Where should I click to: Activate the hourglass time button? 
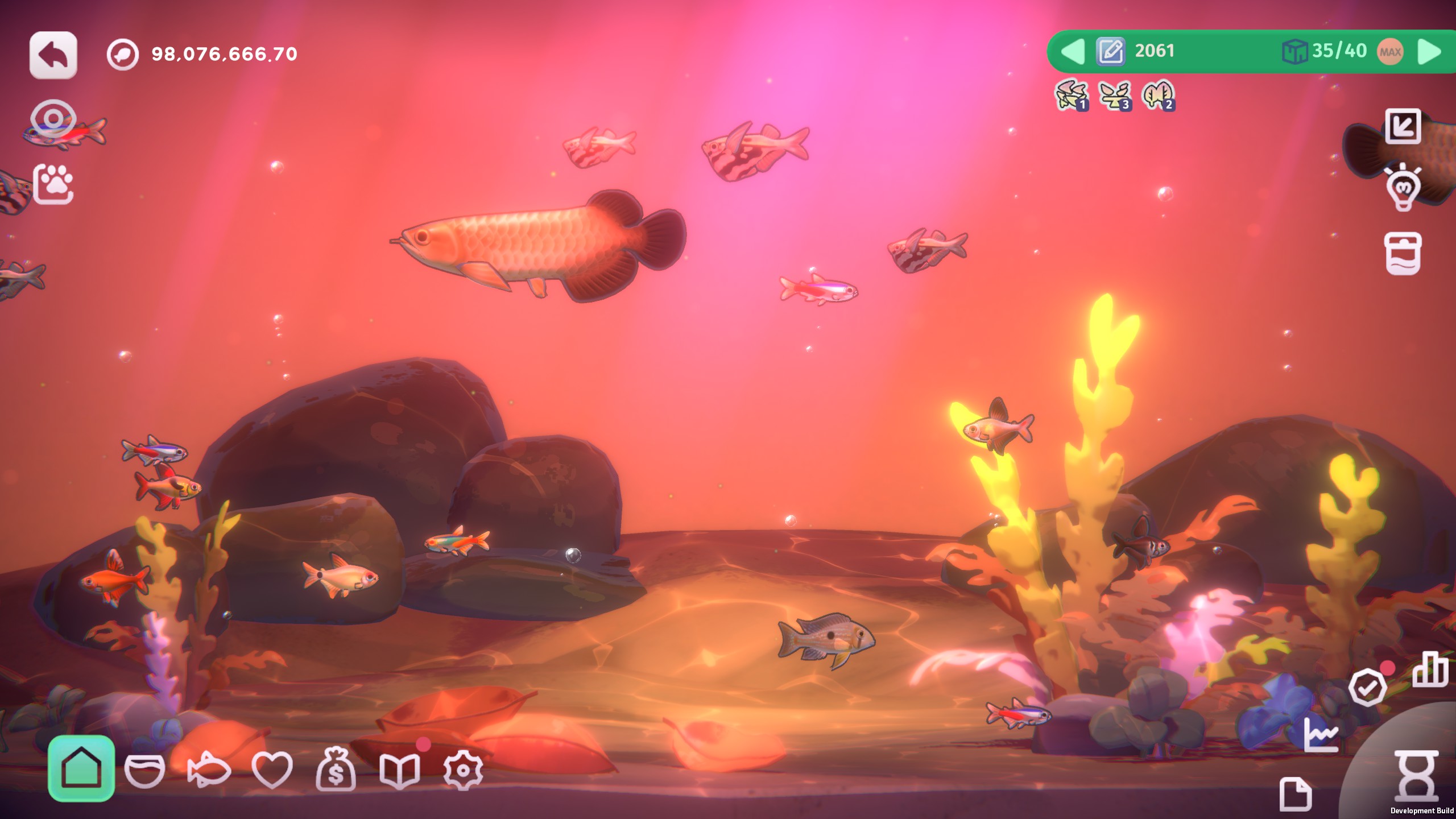pos(1416,776)
